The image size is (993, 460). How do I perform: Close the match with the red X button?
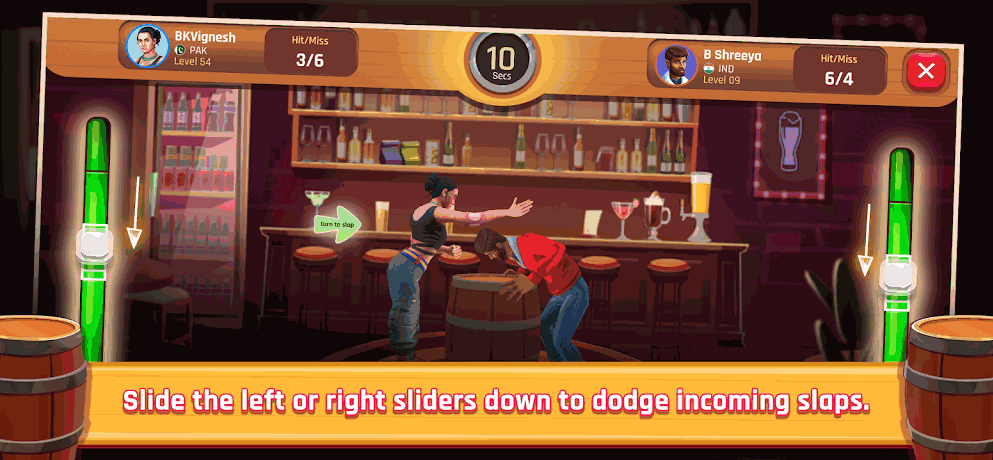click(x=926, y=70)
